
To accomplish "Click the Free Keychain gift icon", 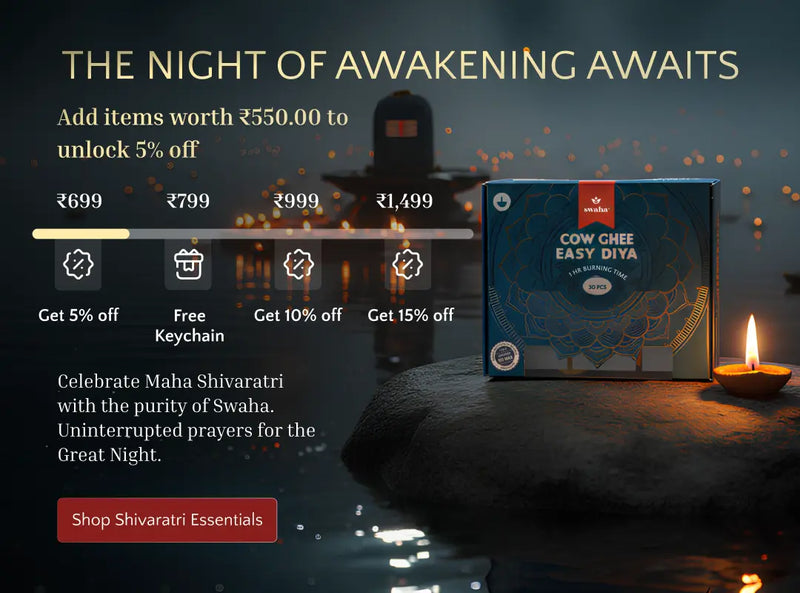I will [x=188, y=265].
